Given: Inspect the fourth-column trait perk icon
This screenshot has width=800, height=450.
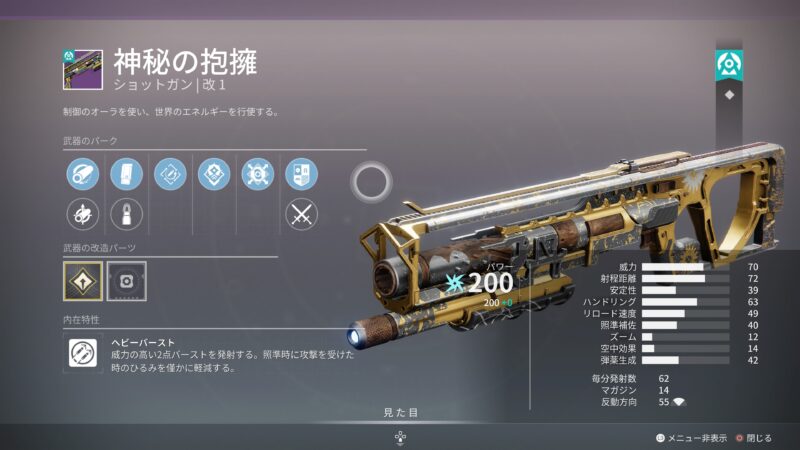Looking at the screenshot, I should (214, 175).
